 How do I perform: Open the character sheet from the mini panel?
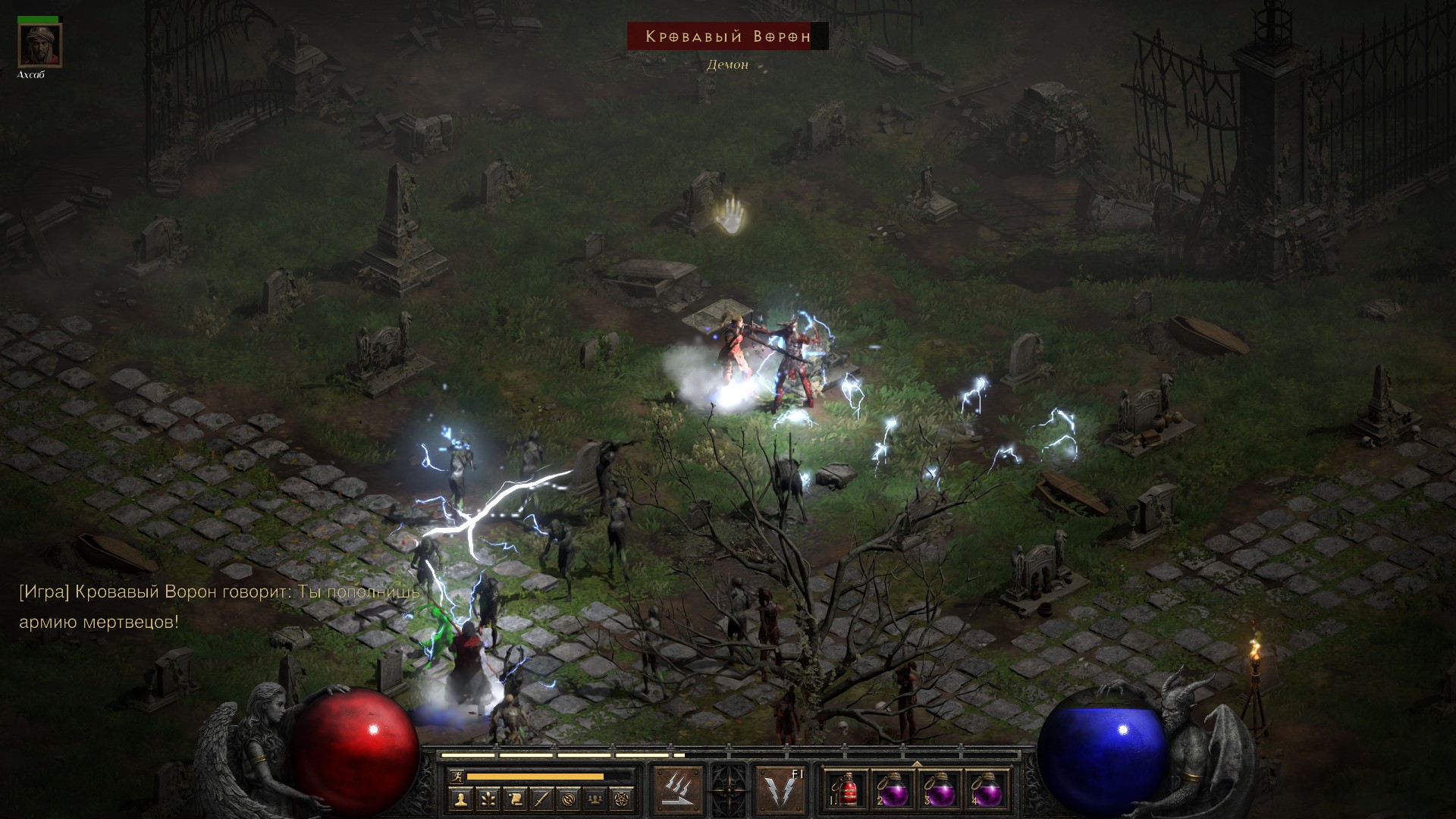coord(461,799)
